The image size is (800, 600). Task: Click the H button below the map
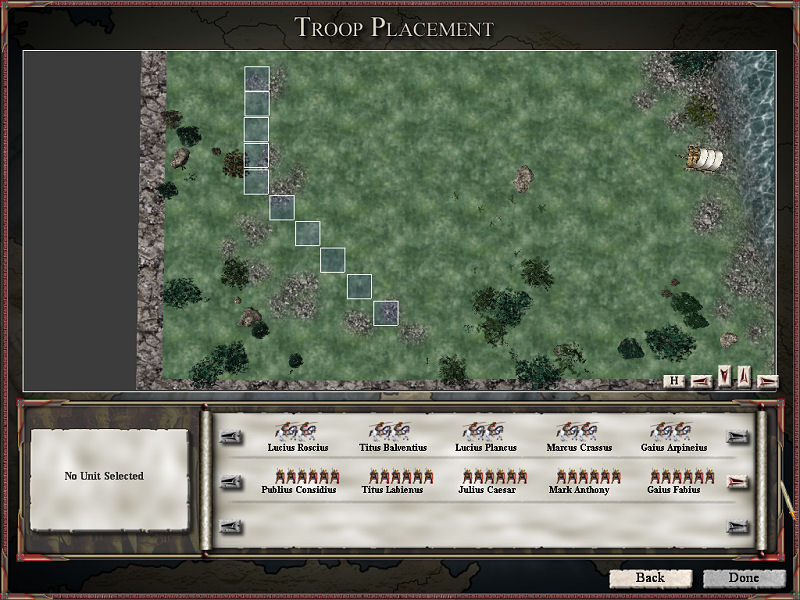point(675,380)
